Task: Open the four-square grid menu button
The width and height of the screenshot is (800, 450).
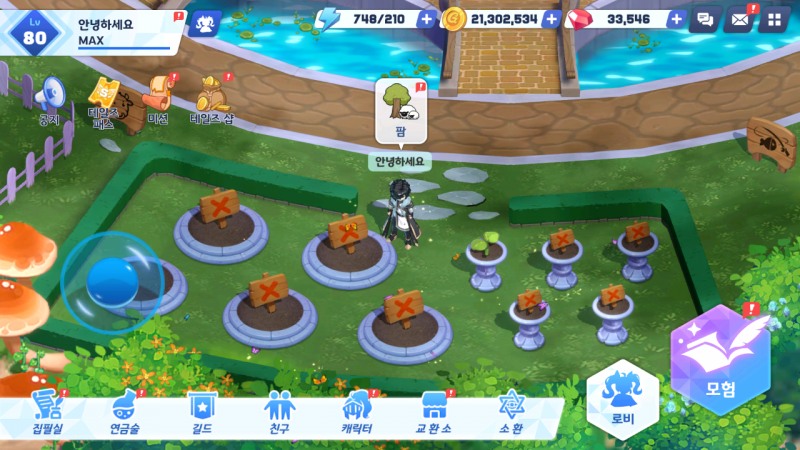Action: (x=772, y=19)
